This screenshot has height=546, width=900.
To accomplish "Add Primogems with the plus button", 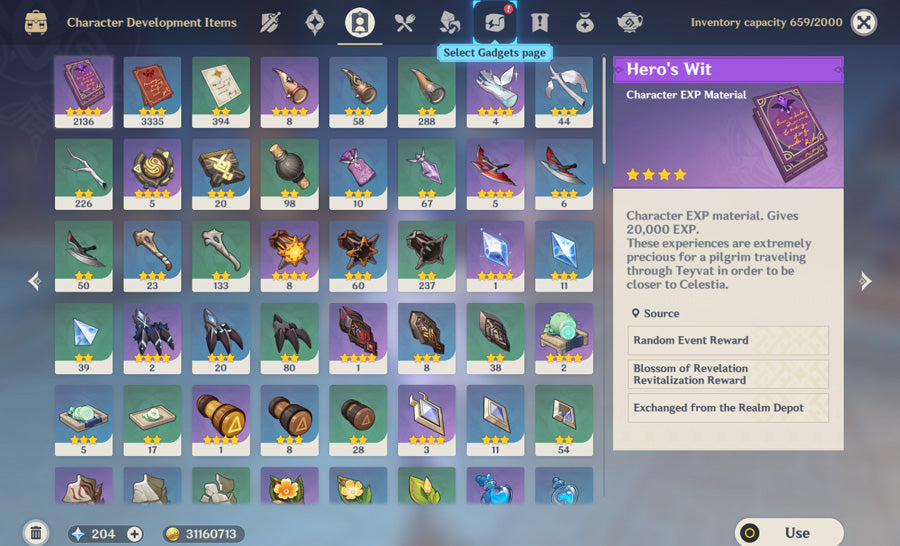I will 135,534.
